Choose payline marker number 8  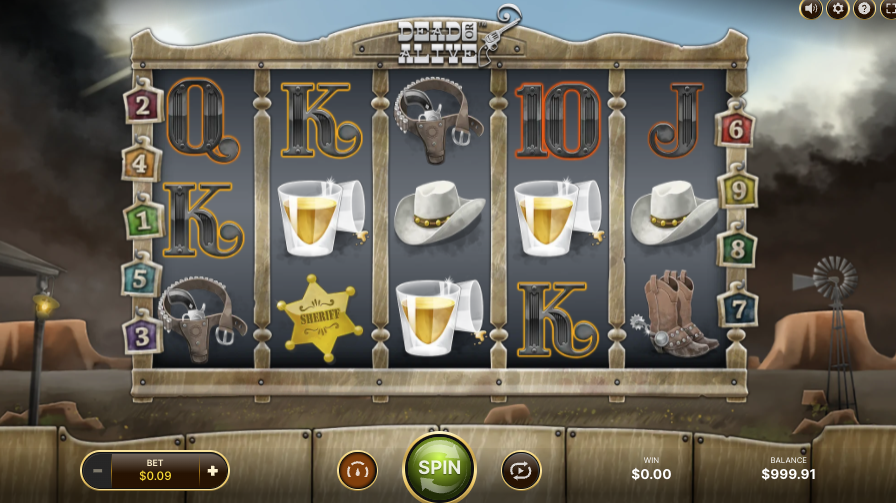[x=737, y=247]
